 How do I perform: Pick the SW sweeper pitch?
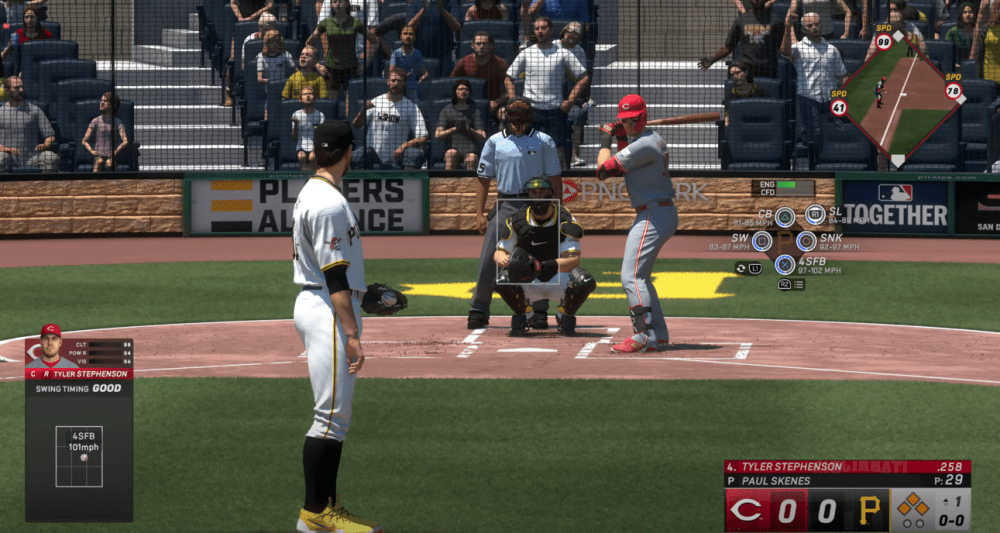762,241
